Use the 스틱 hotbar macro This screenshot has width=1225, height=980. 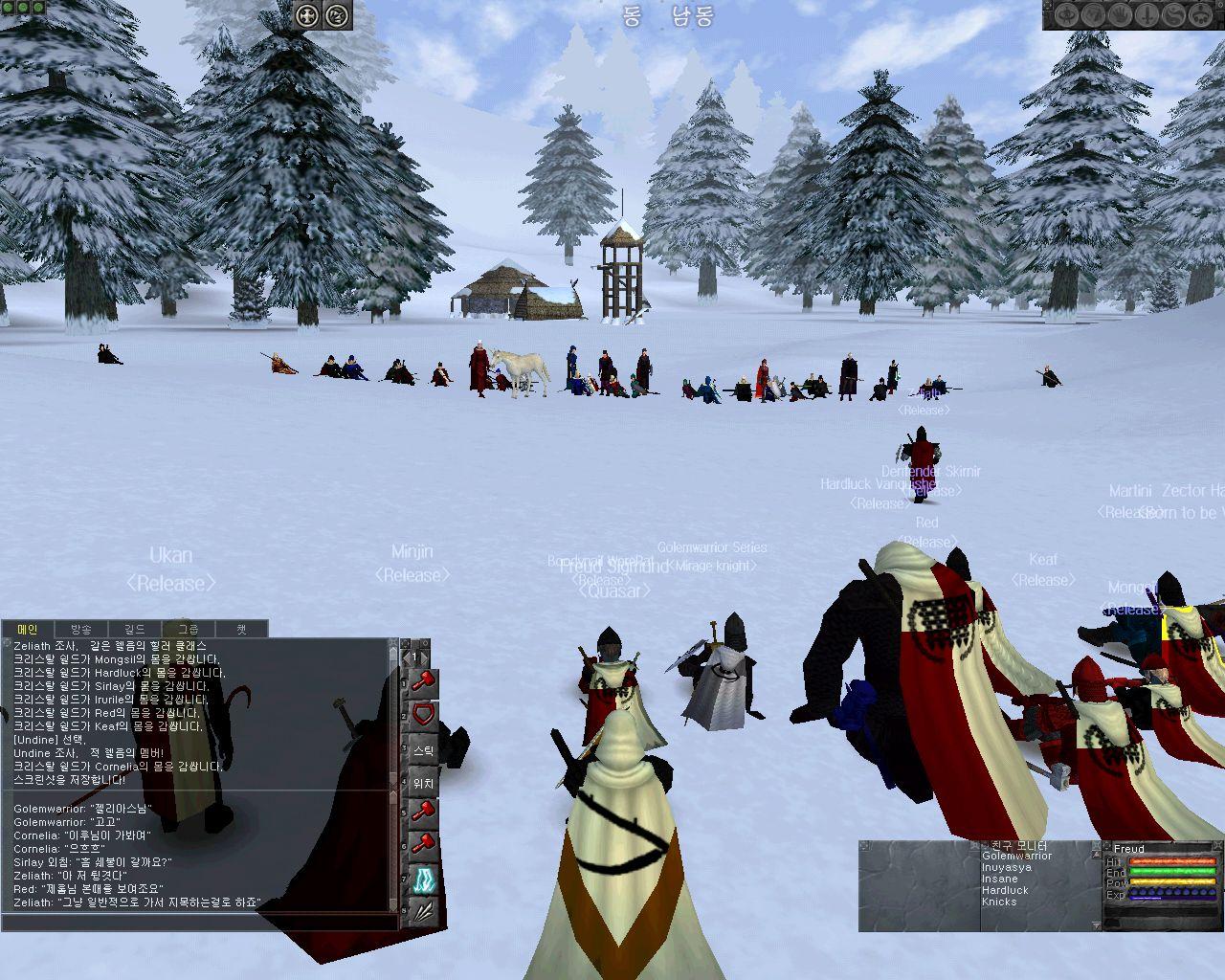(424, 750)
